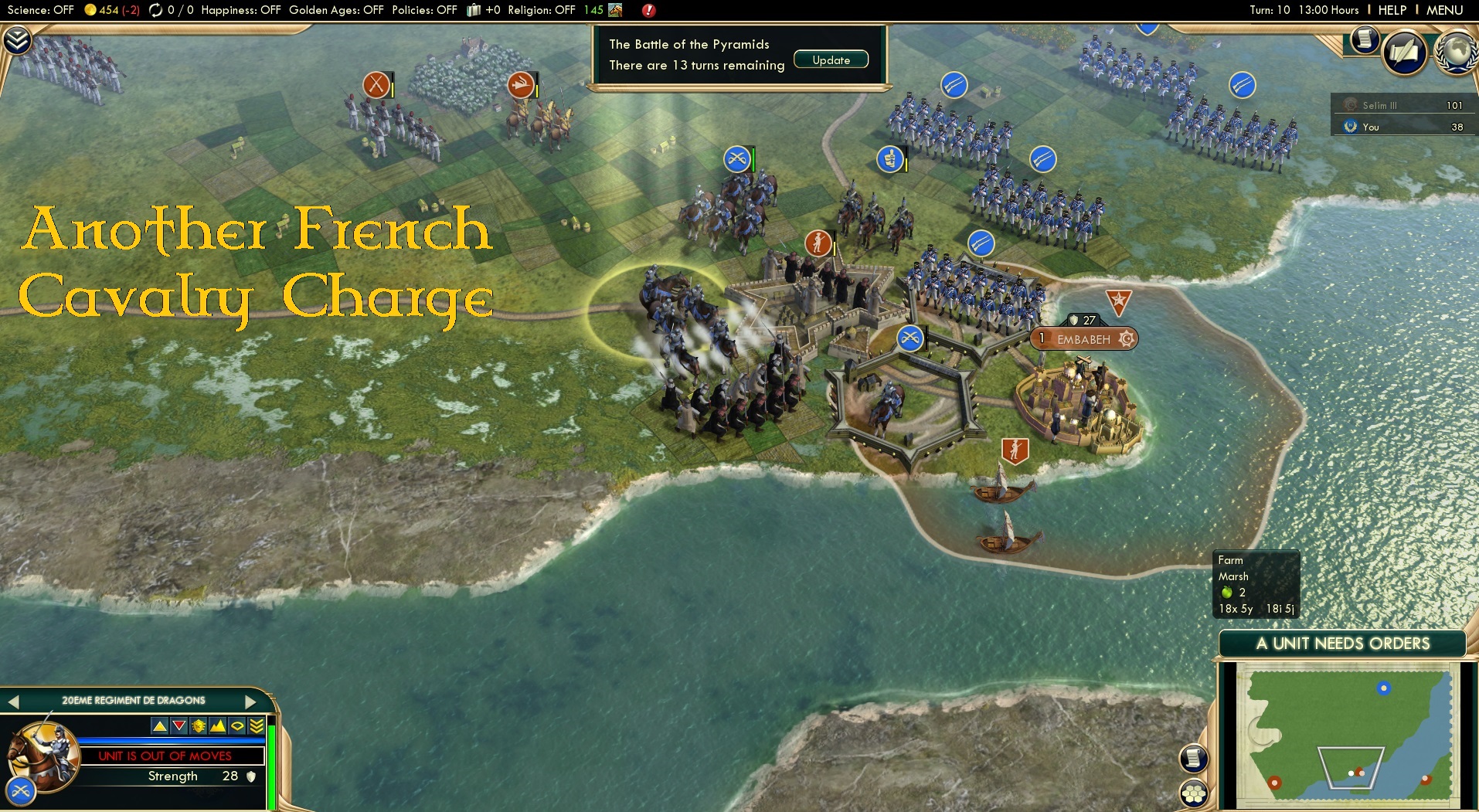Viewport: 1479px width, 812px height.
Task: Click the red exclamation notification icon
Action: point(648,12)
